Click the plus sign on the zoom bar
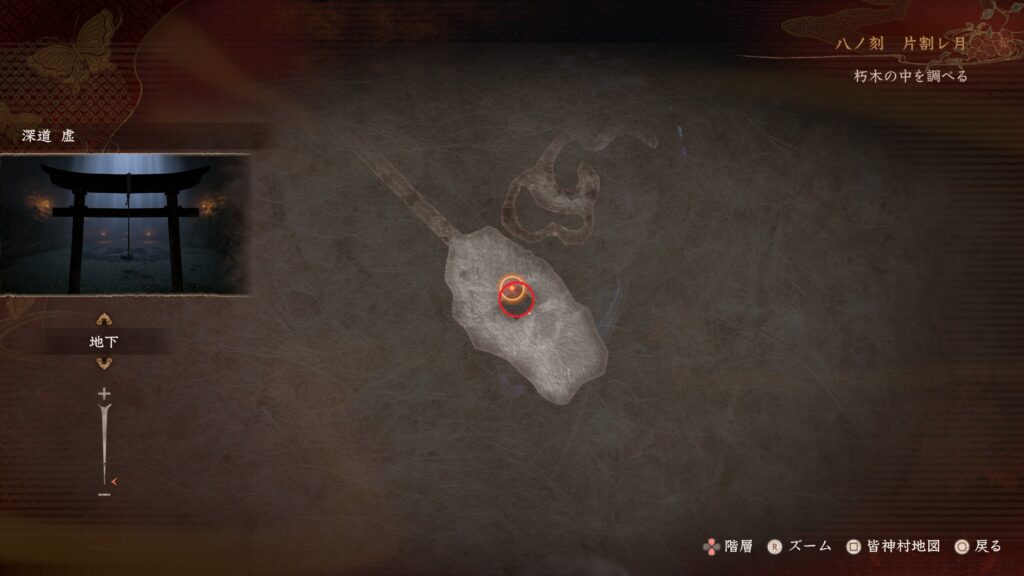Viewport: 1024px width, 576px height. pos(104,394)
